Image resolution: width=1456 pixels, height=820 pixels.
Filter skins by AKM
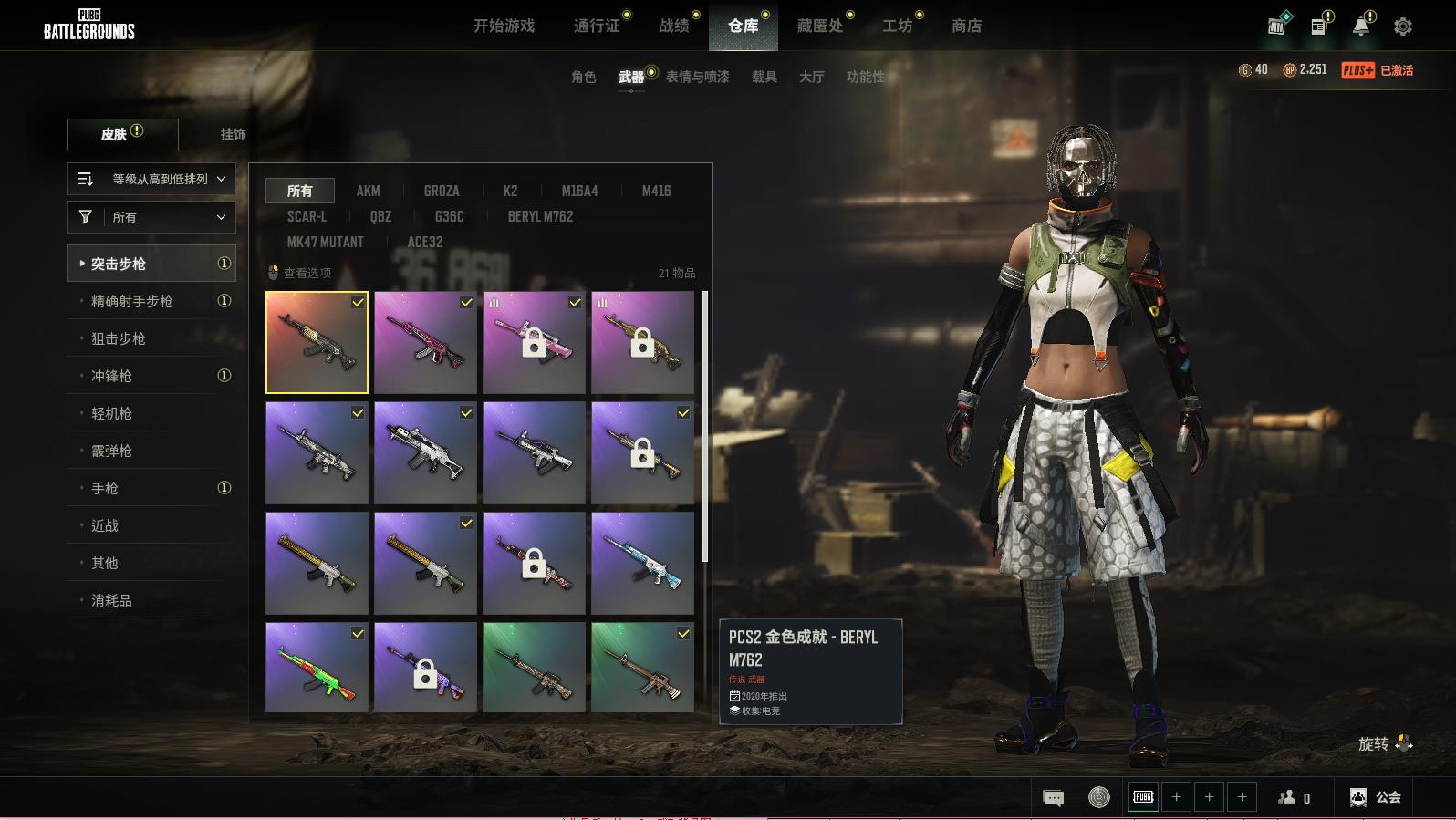coord(368,191)
